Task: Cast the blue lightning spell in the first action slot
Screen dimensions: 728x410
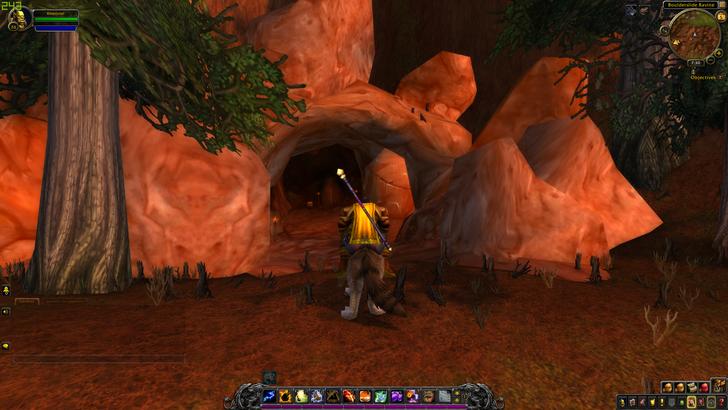Action: (269, 397)
